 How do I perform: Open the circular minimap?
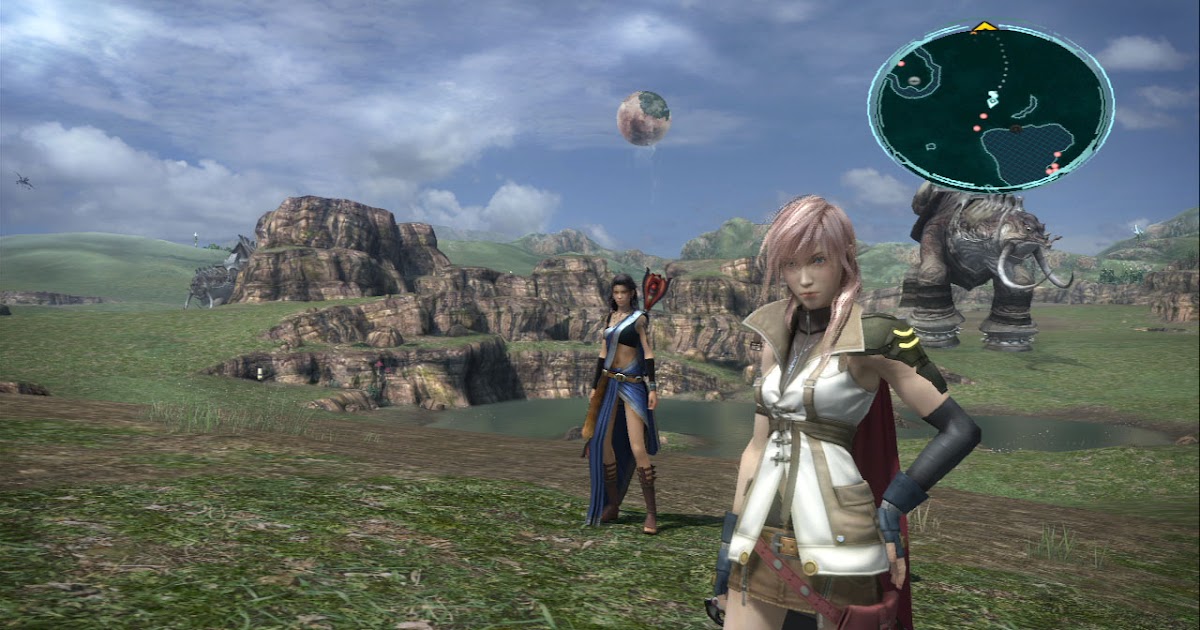(x=990, y=107)
